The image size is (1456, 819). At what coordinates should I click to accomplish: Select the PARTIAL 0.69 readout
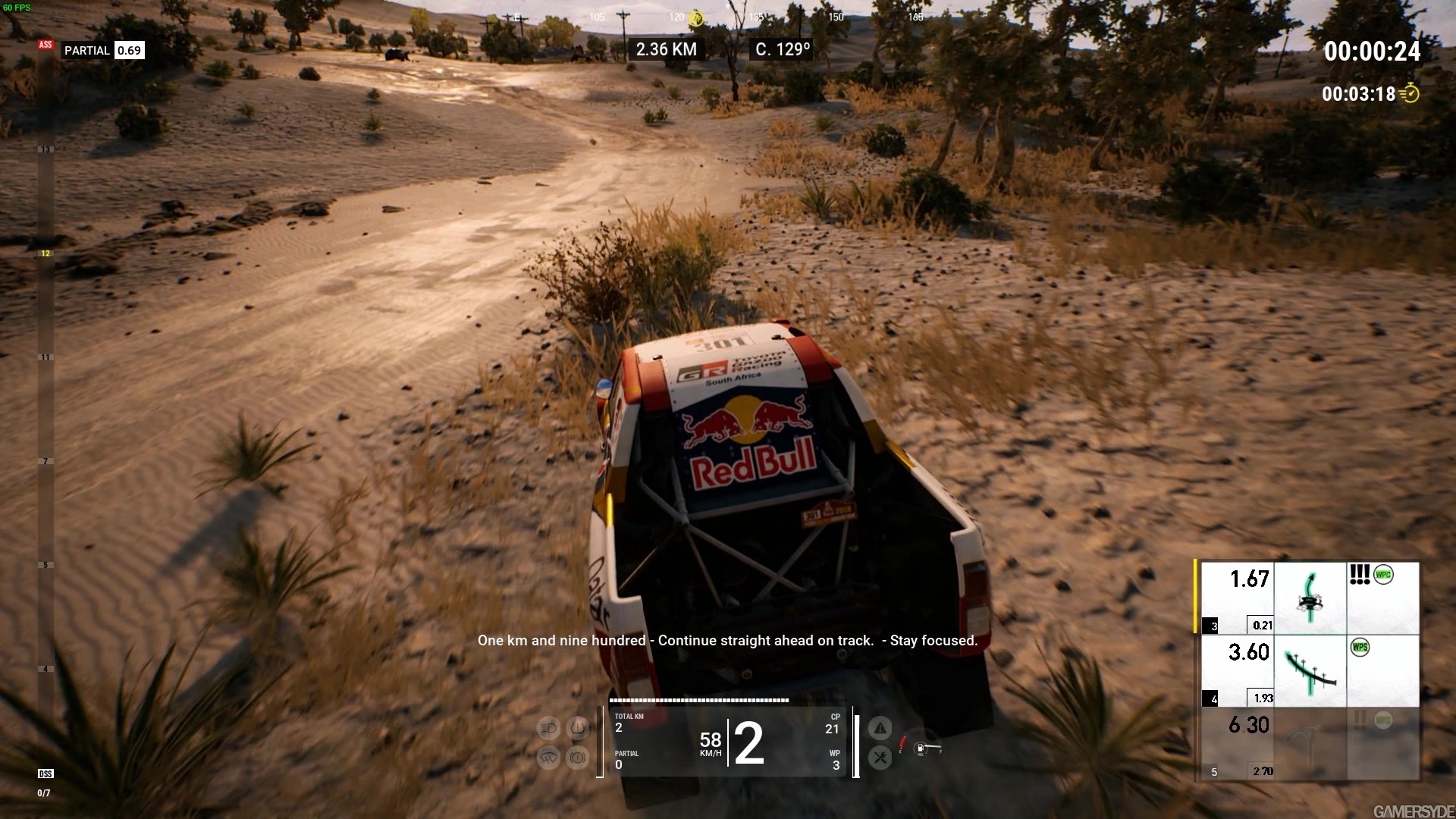(104, 50)
